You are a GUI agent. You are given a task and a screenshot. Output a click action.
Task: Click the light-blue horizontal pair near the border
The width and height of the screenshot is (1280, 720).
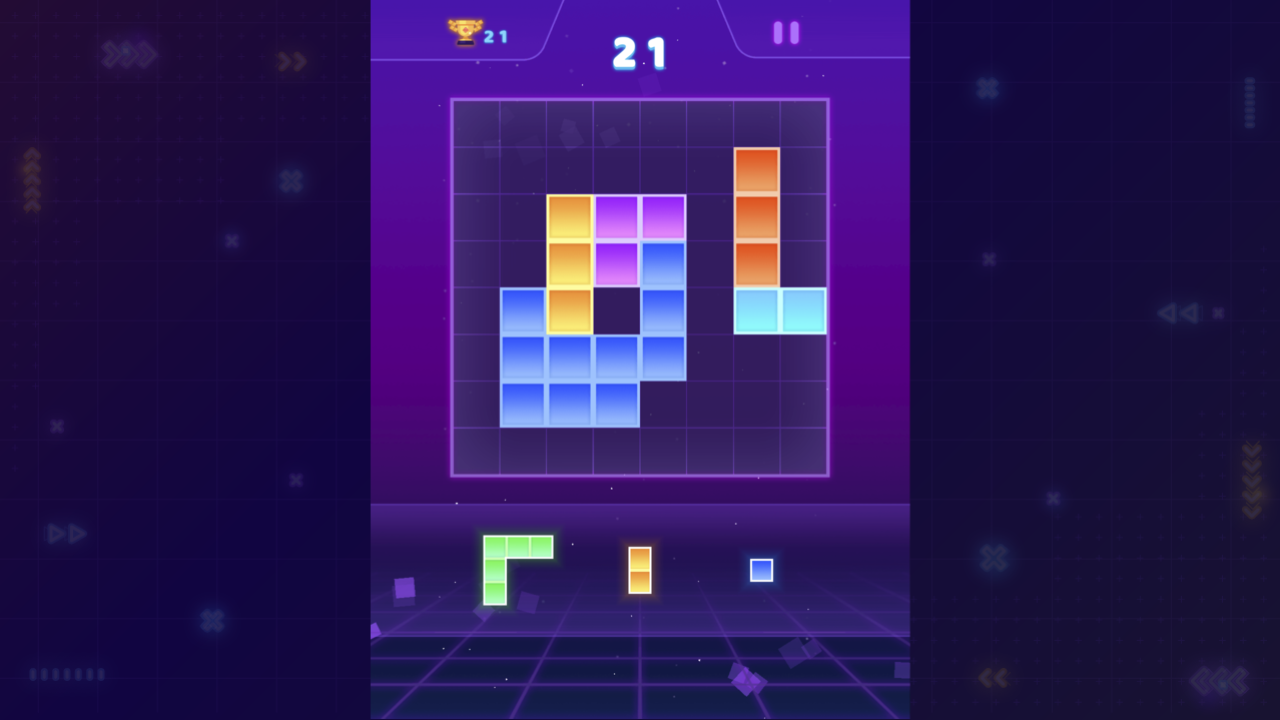pos(780,310)
